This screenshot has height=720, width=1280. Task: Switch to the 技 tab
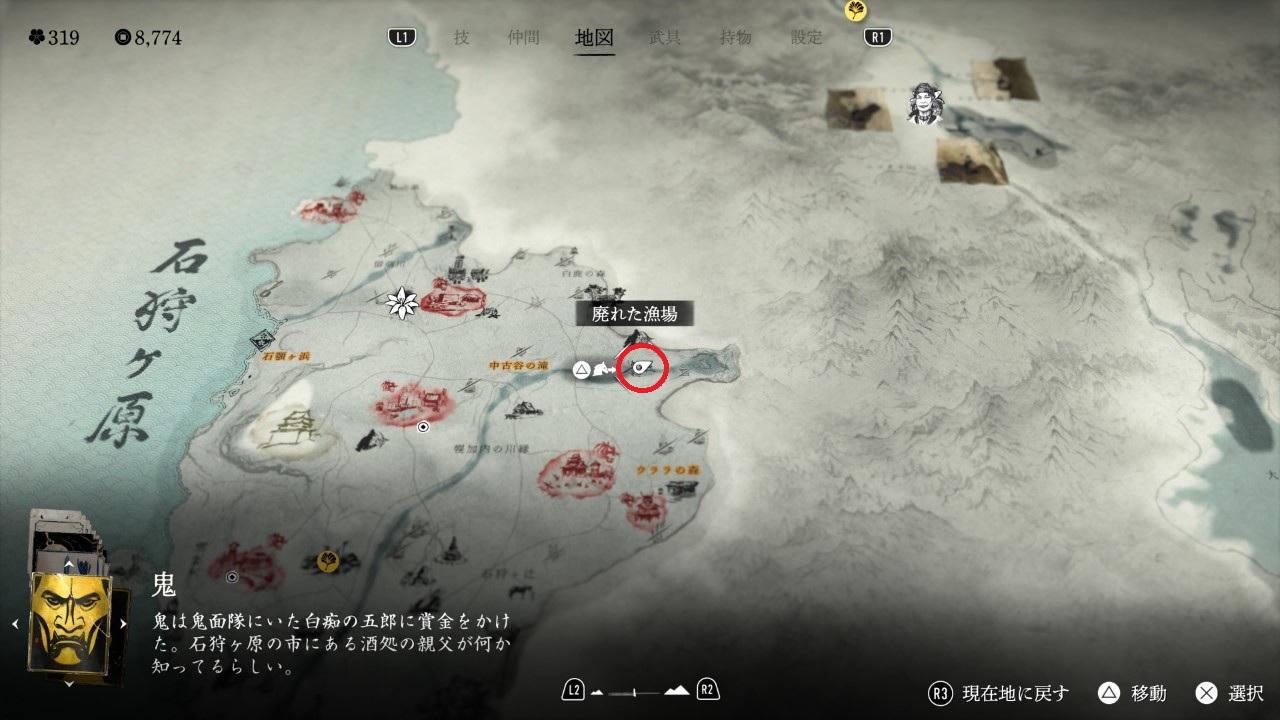(x=461, y=38)
